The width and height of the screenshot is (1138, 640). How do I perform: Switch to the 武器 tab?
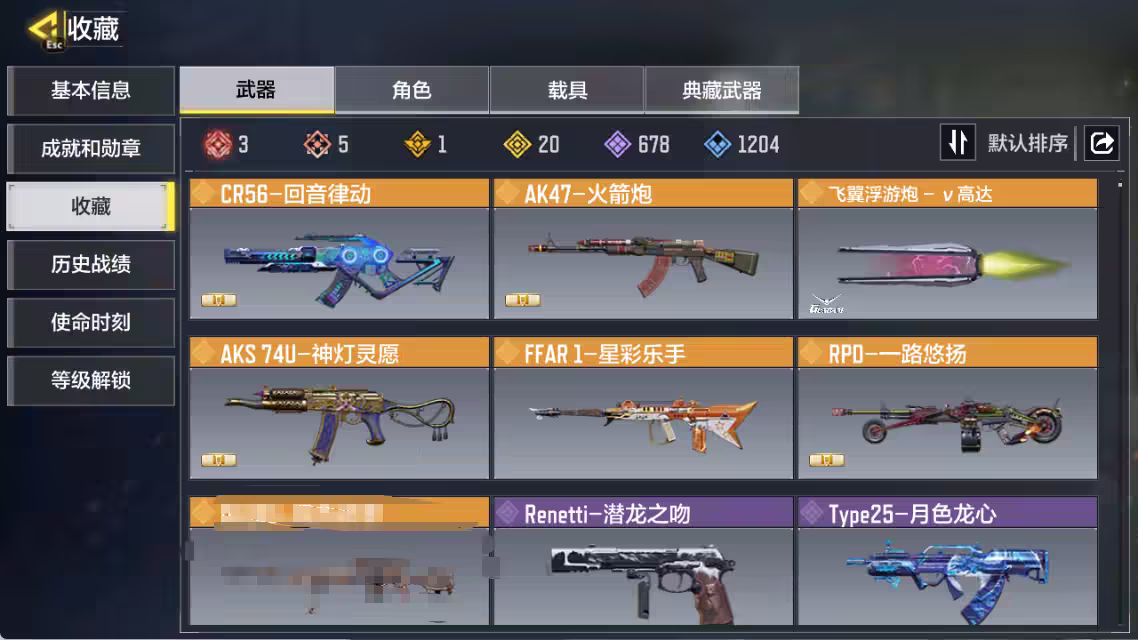tap(256, 91)
